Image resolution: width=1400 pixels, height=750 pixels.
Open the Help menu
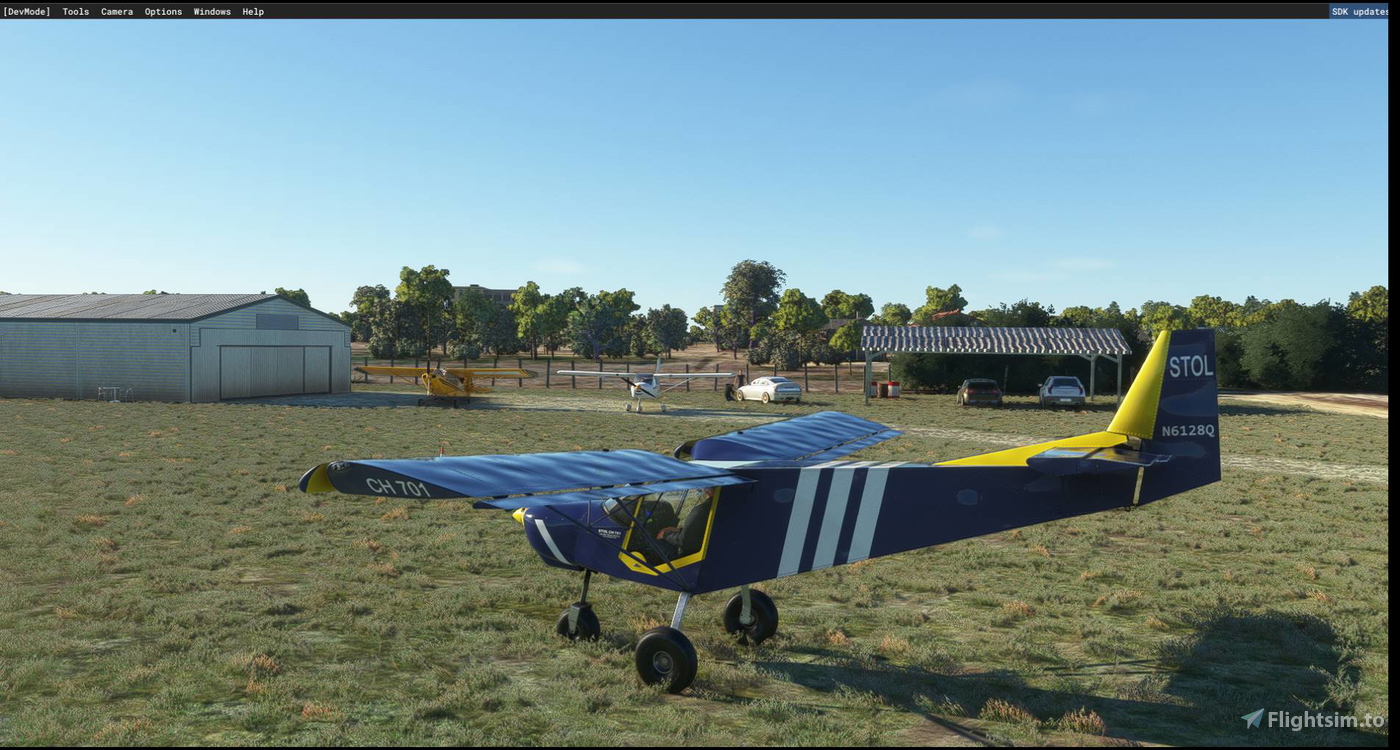tap(251, 11)
